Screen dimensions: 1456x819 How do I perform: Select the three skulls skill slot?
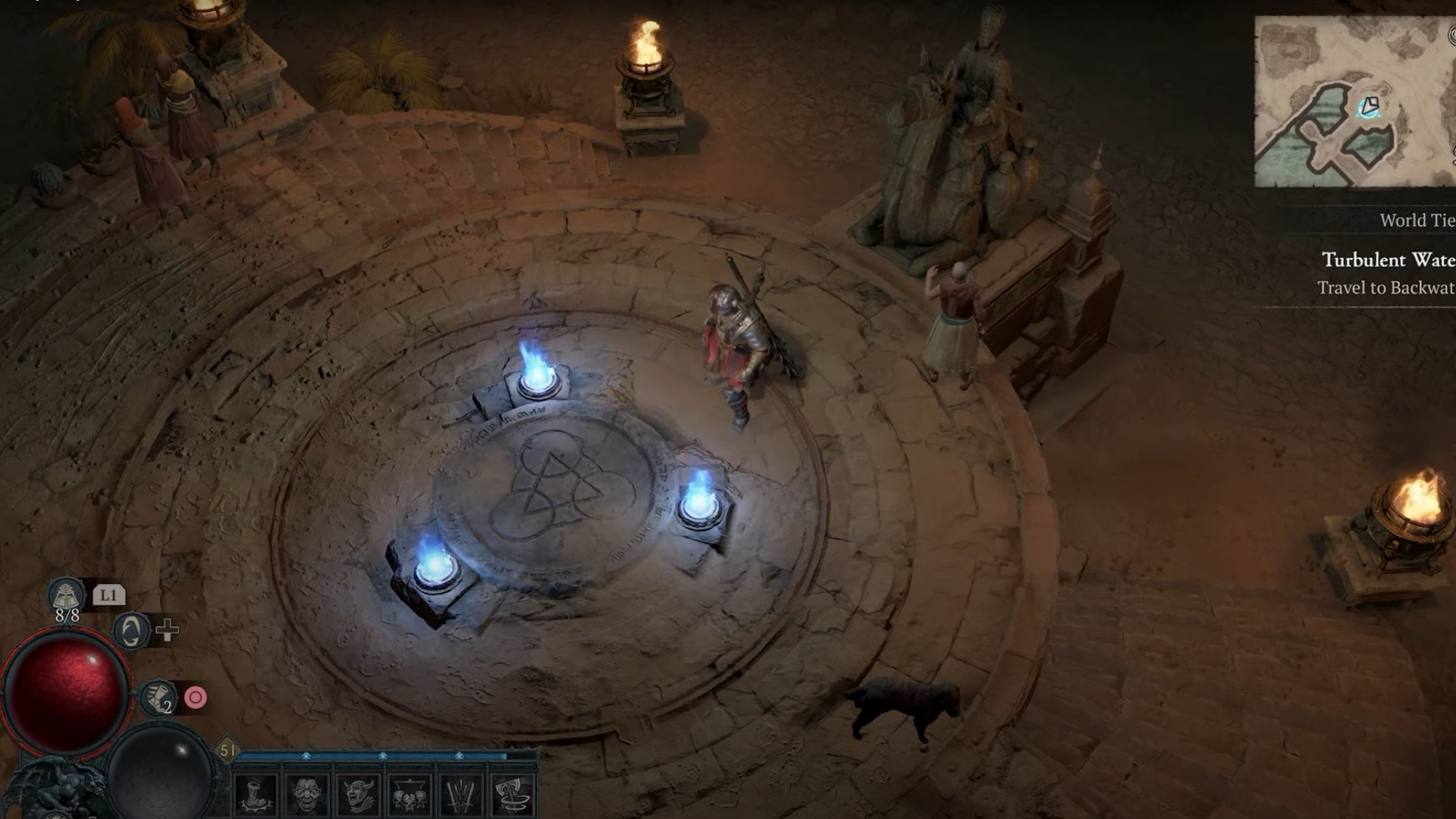pyautogui.click(x=410, y=795)
